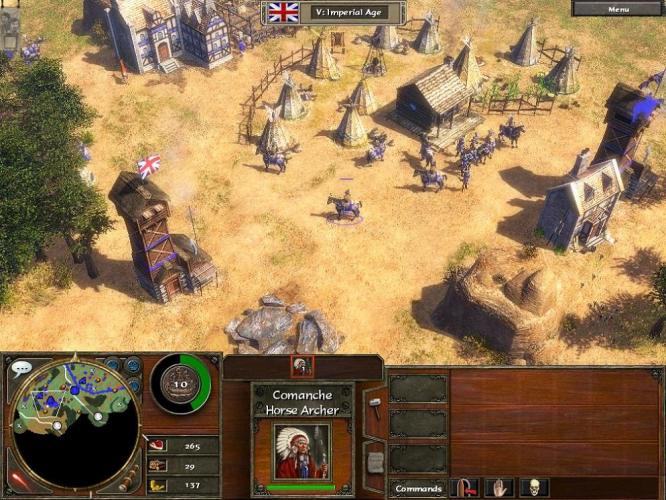The width and height of the screenshot is (666, 500).
Task: Click the coin resource row
Action: click(182, 485)
